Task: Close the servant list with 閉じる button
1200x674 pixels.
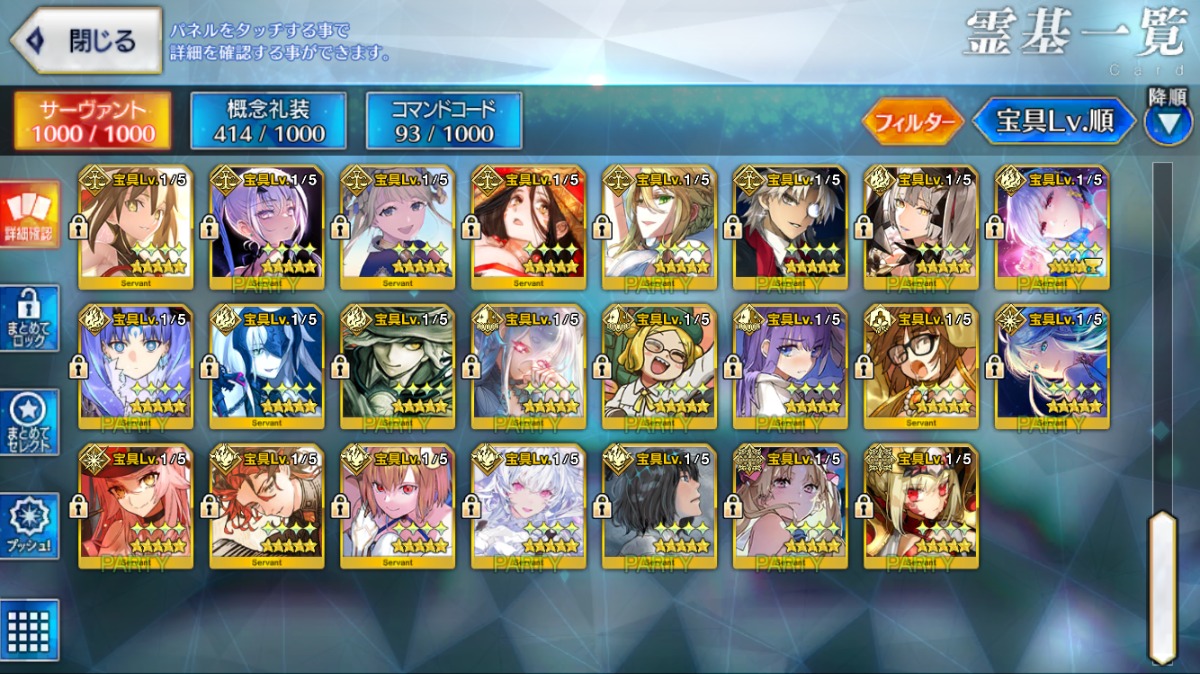Action: click(x=86, y=41)
